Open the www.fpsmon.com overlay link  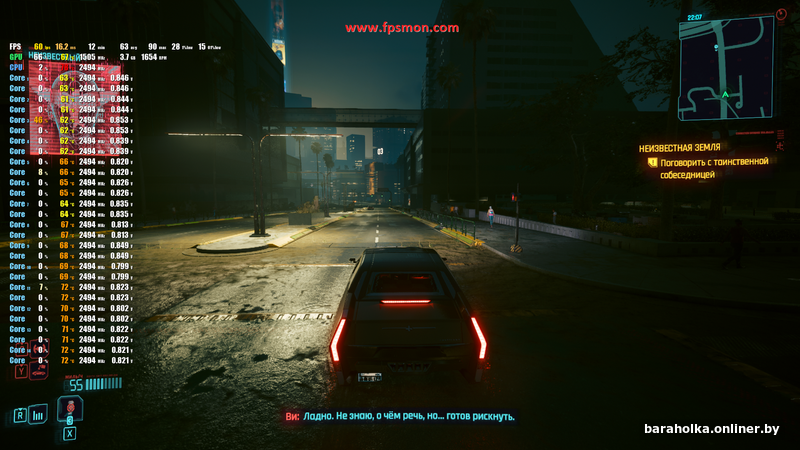click(x=402, y=28)
